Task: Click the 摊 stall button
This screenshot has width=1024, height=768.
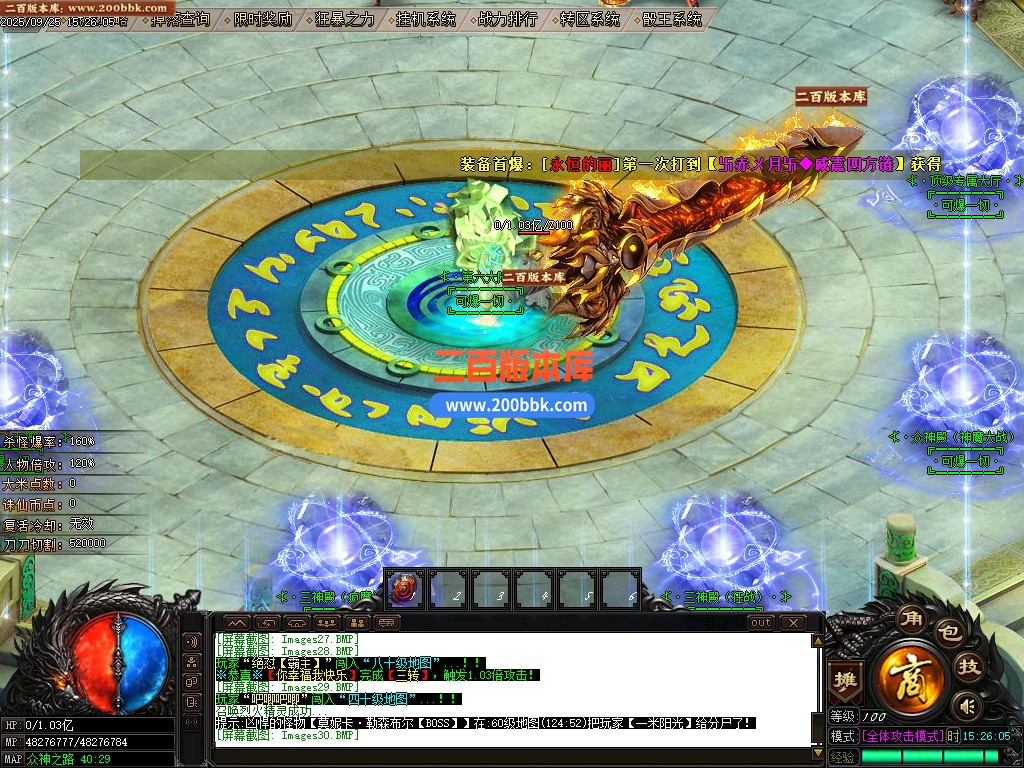Action: [x=846, y=678]
